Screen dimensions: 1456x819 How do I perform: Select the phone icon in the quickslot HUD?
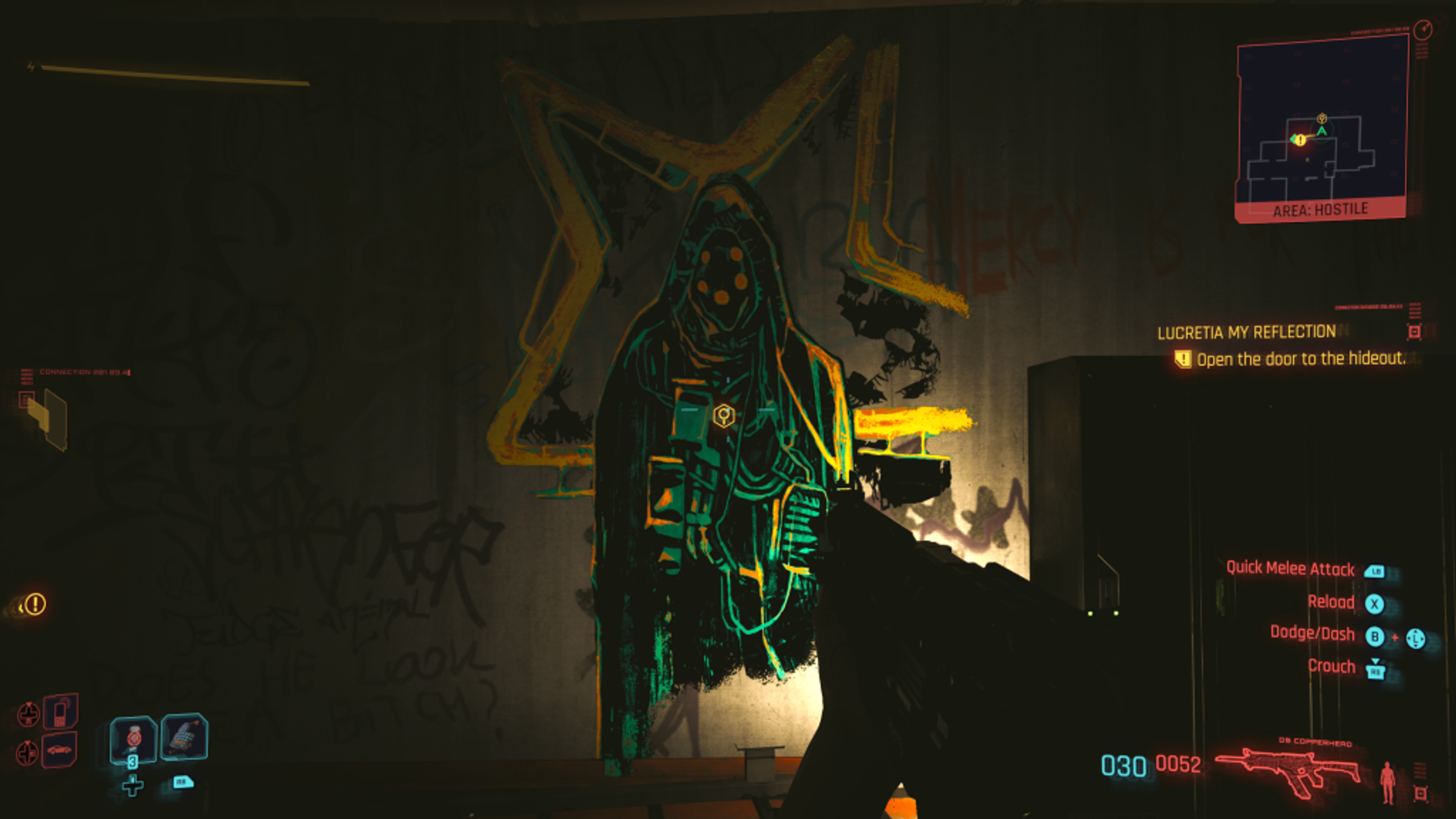coord(59,713)
